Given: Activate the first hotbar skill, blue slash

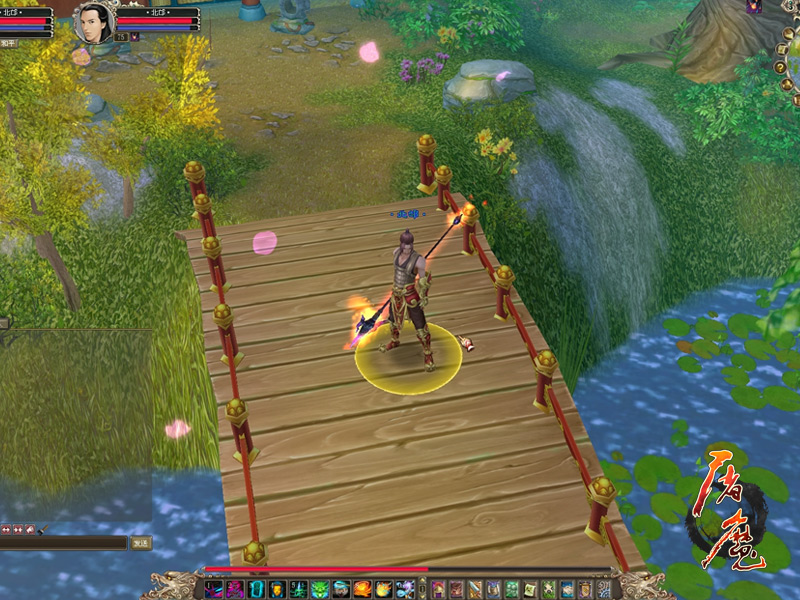Looking at the screenshot, I should tap(213, 589).
